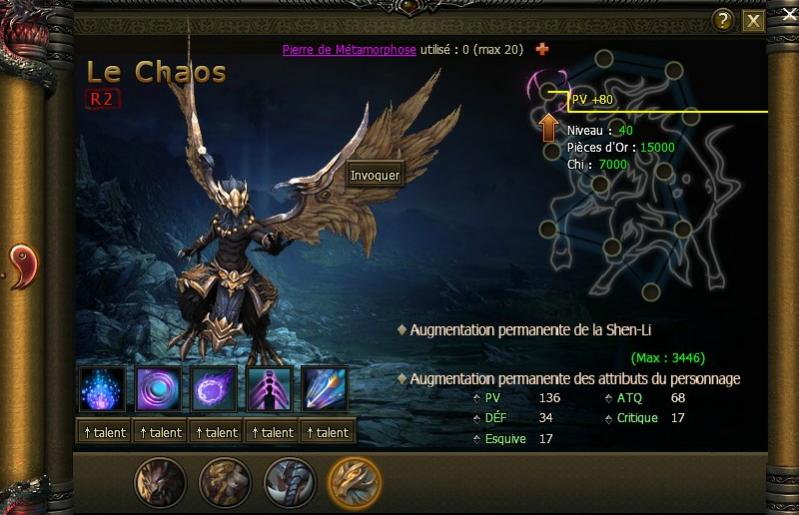799x515 pixels.
Task: Choose the blue serpent beast portrait
Action: [x=289, y=482]
